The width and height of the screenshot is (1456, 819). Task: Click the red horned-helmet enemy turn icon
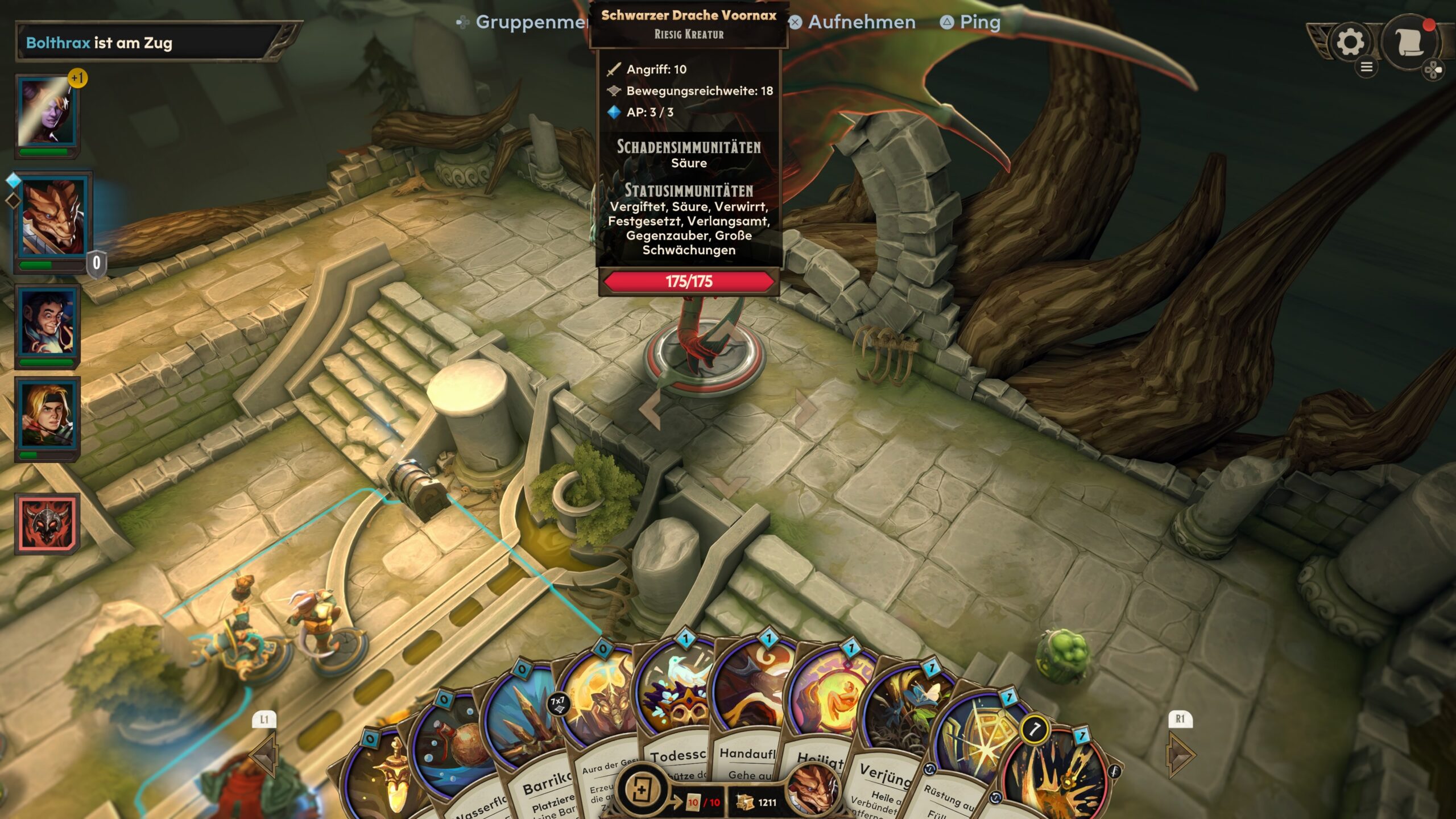pos(47,524)
